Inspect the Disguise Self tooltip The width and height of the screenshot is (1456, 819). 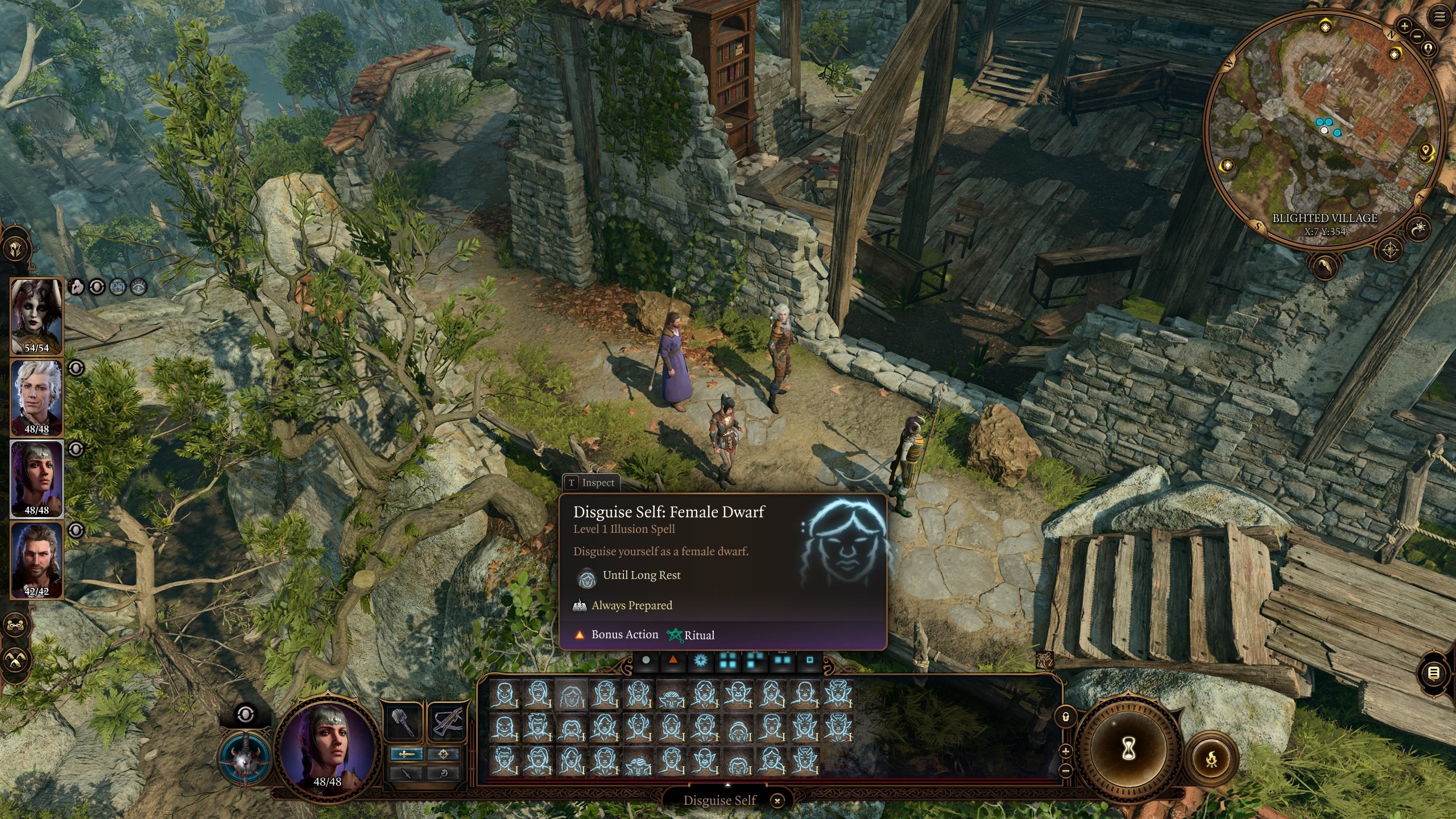point(591,483)
